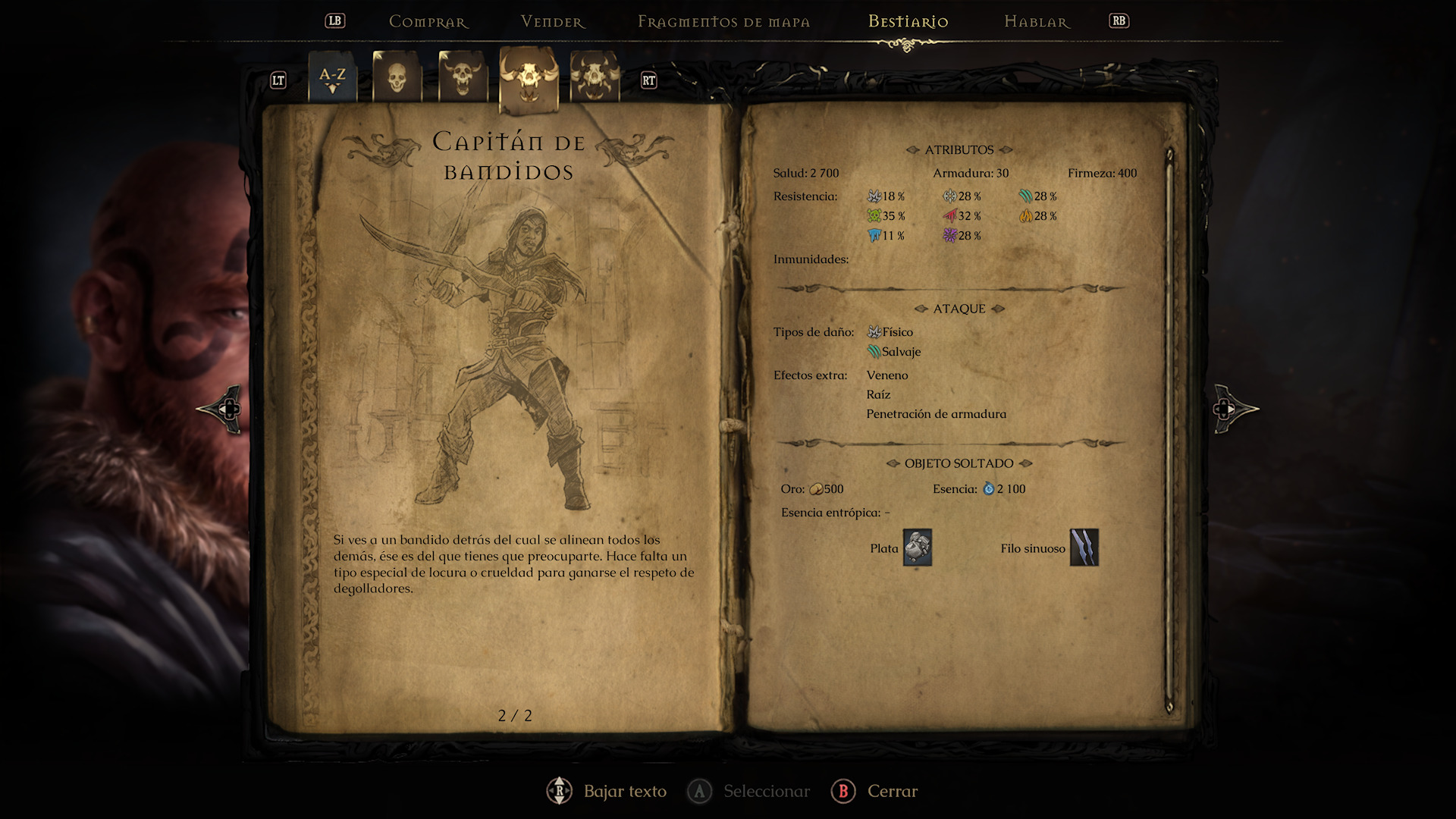Go to the Hablar tab

click(x=1037, y=22)
